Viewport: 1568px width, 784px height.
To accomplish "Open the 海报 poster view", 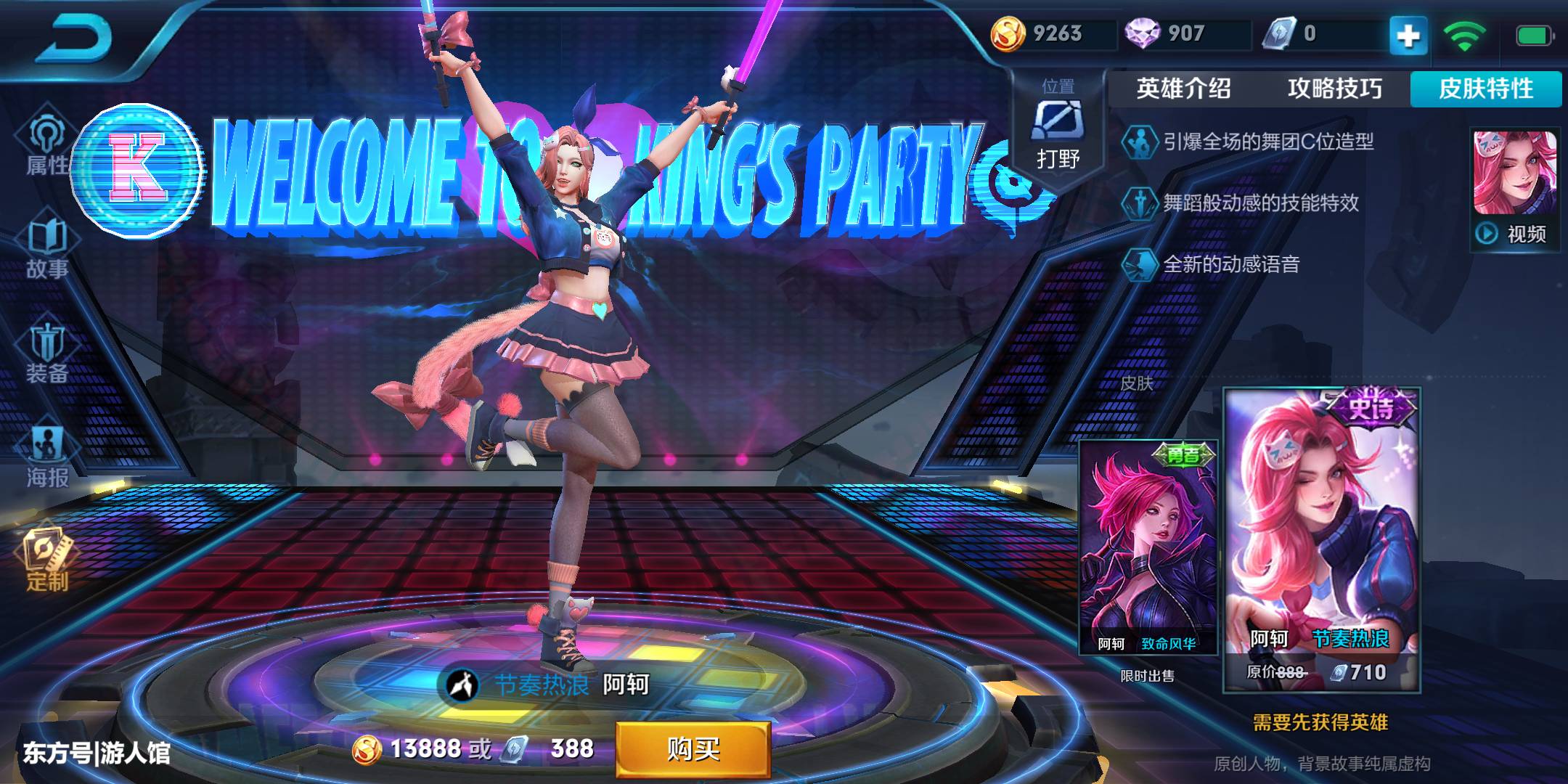I will [47, 457].
